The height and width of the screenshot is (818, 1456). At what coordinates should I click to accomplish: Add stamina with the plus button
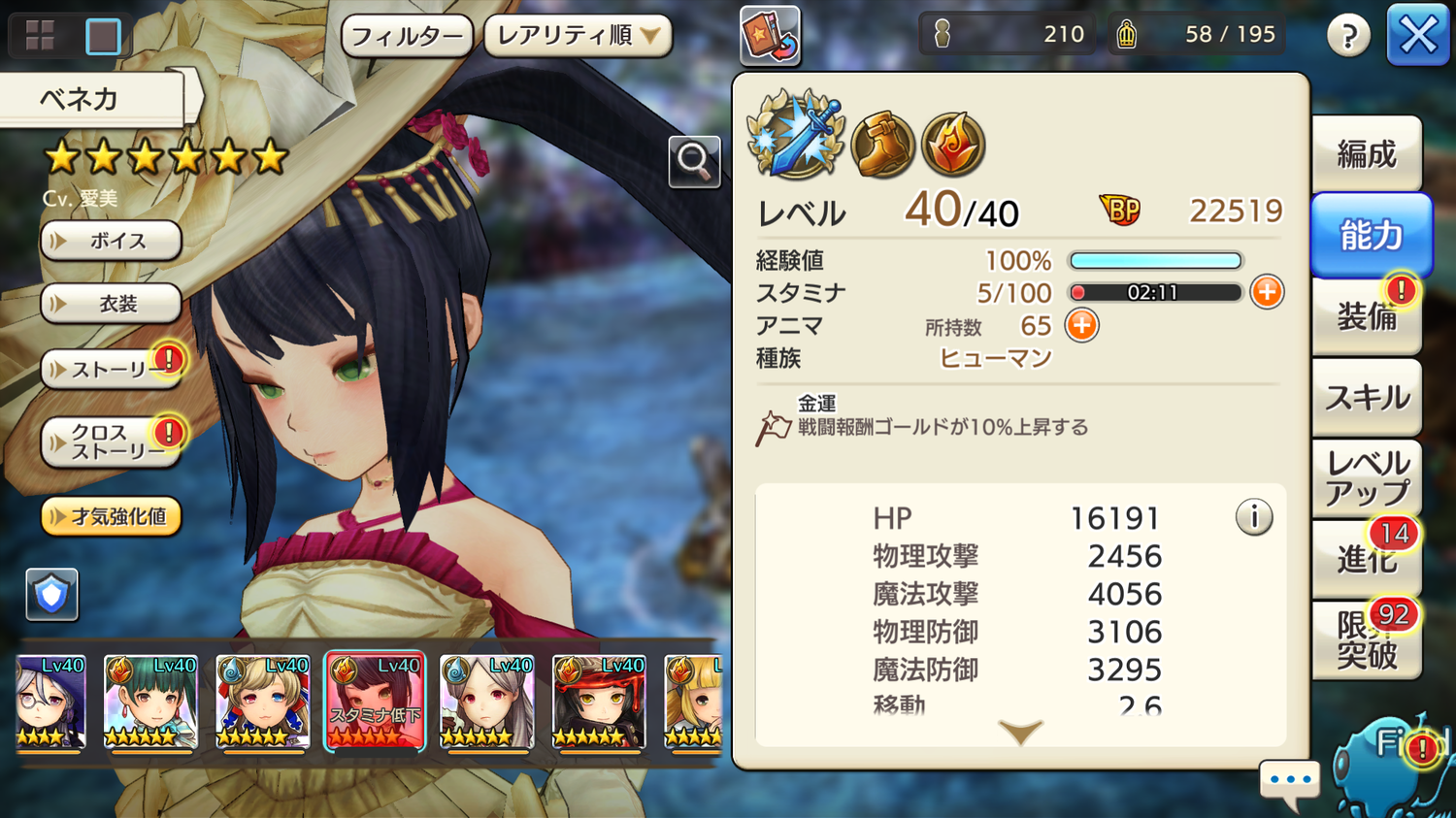coord(1267,292)
